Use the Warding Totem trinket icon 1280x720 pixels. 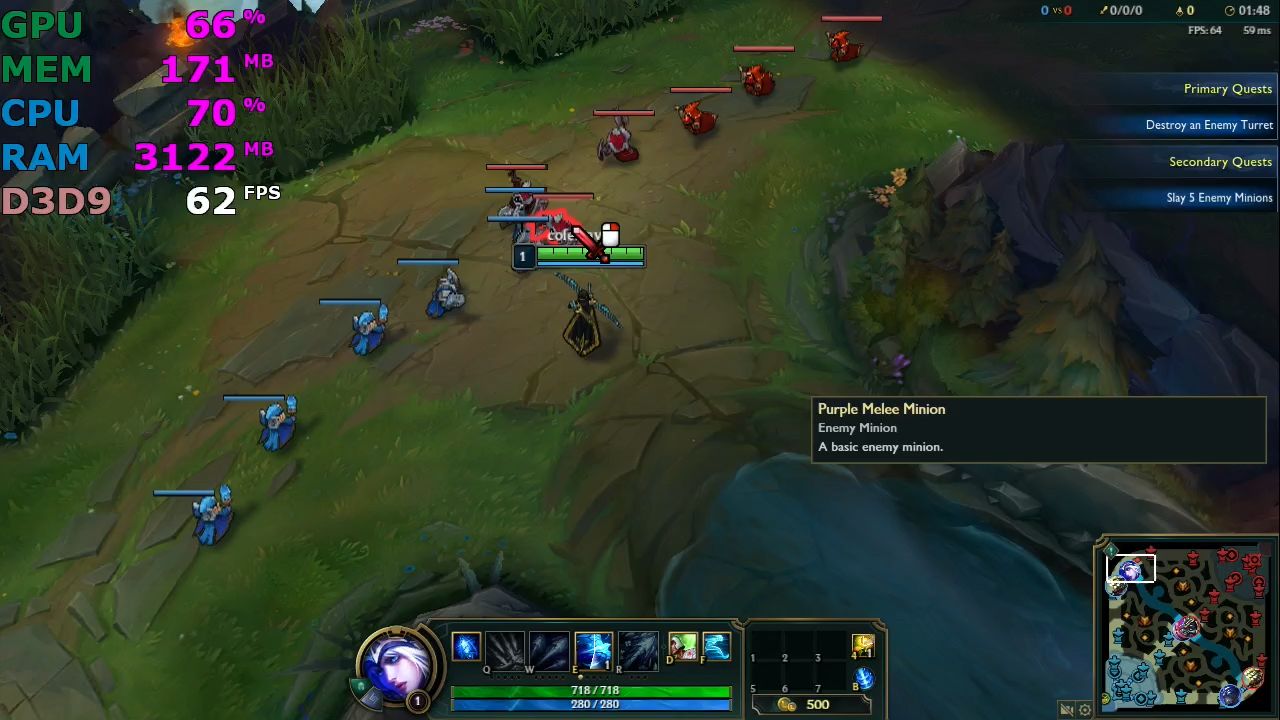coord(861,645)
